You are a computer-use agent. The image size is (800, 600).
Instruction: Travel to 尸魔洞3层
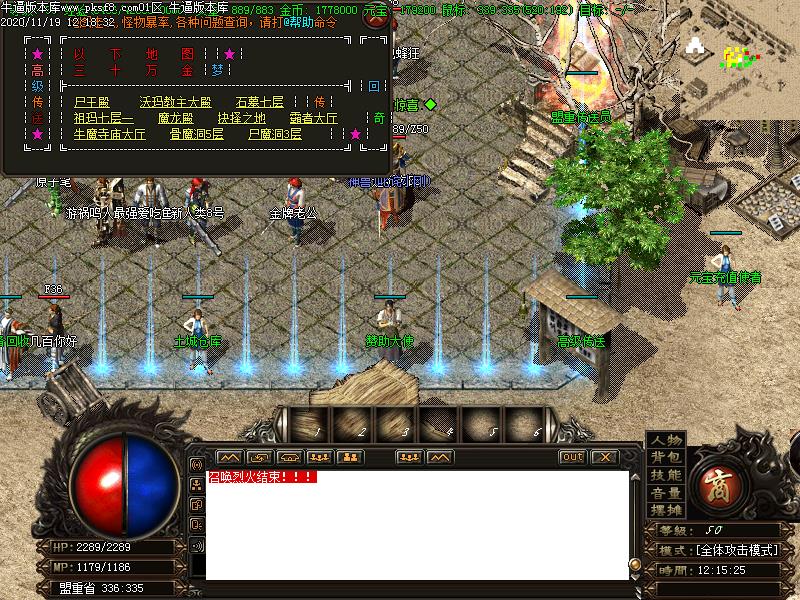tap(275, 134)
